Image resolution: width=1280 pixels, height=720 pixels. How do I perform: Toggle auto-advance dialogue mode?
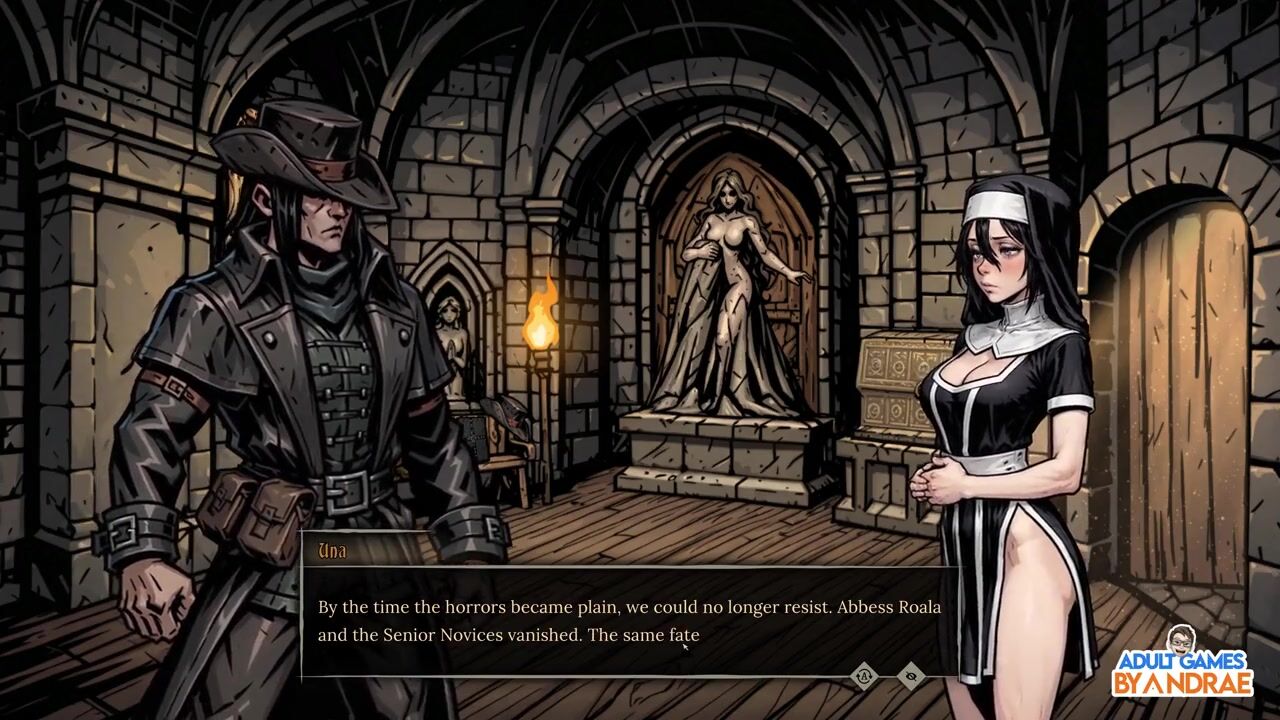(x=864, y=677)
